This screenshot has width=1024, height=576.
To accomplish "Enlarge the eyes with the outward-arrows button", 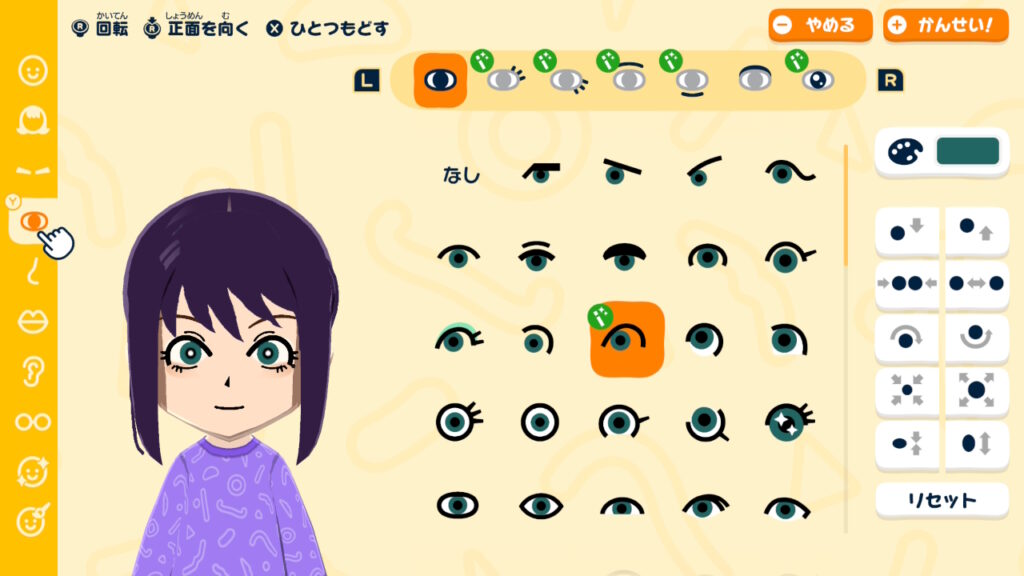I will coord(976,389).
